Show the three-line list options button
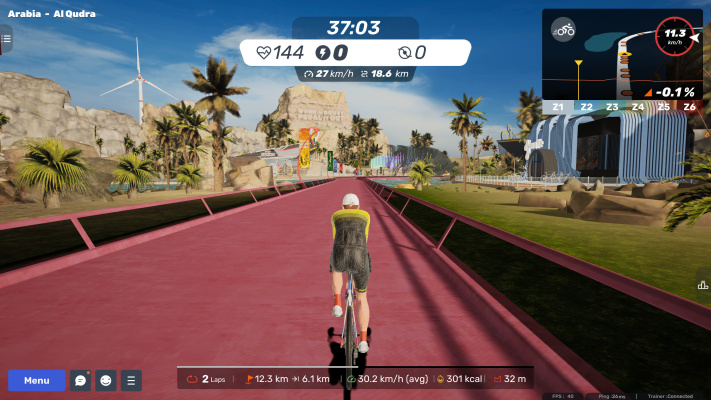The height and width of the screenshot is (400, 711). click(x=131, y=380)
